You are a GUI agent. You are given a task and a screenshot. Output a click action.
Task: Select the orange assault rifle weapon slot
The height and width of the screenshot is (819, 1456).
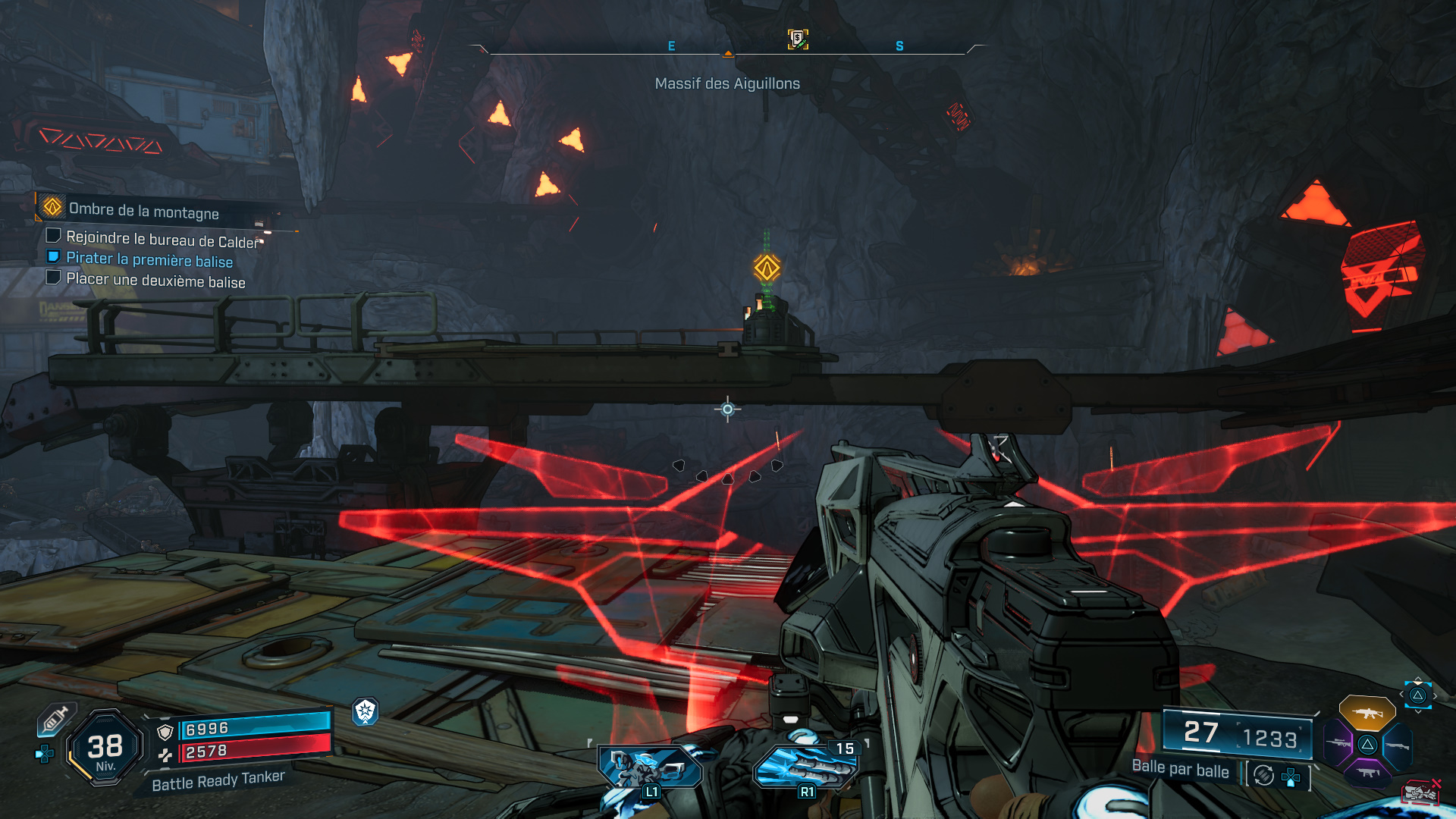coord(1367,713)
